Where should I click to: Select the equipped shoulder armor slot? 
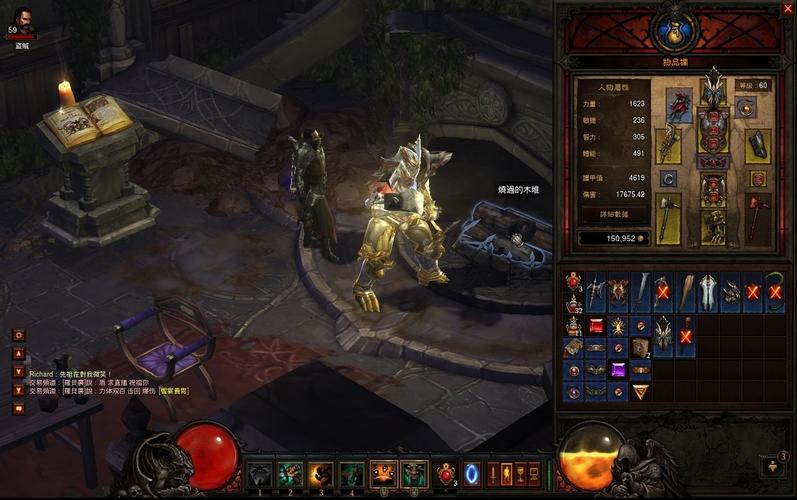click(x=680, y=106)
